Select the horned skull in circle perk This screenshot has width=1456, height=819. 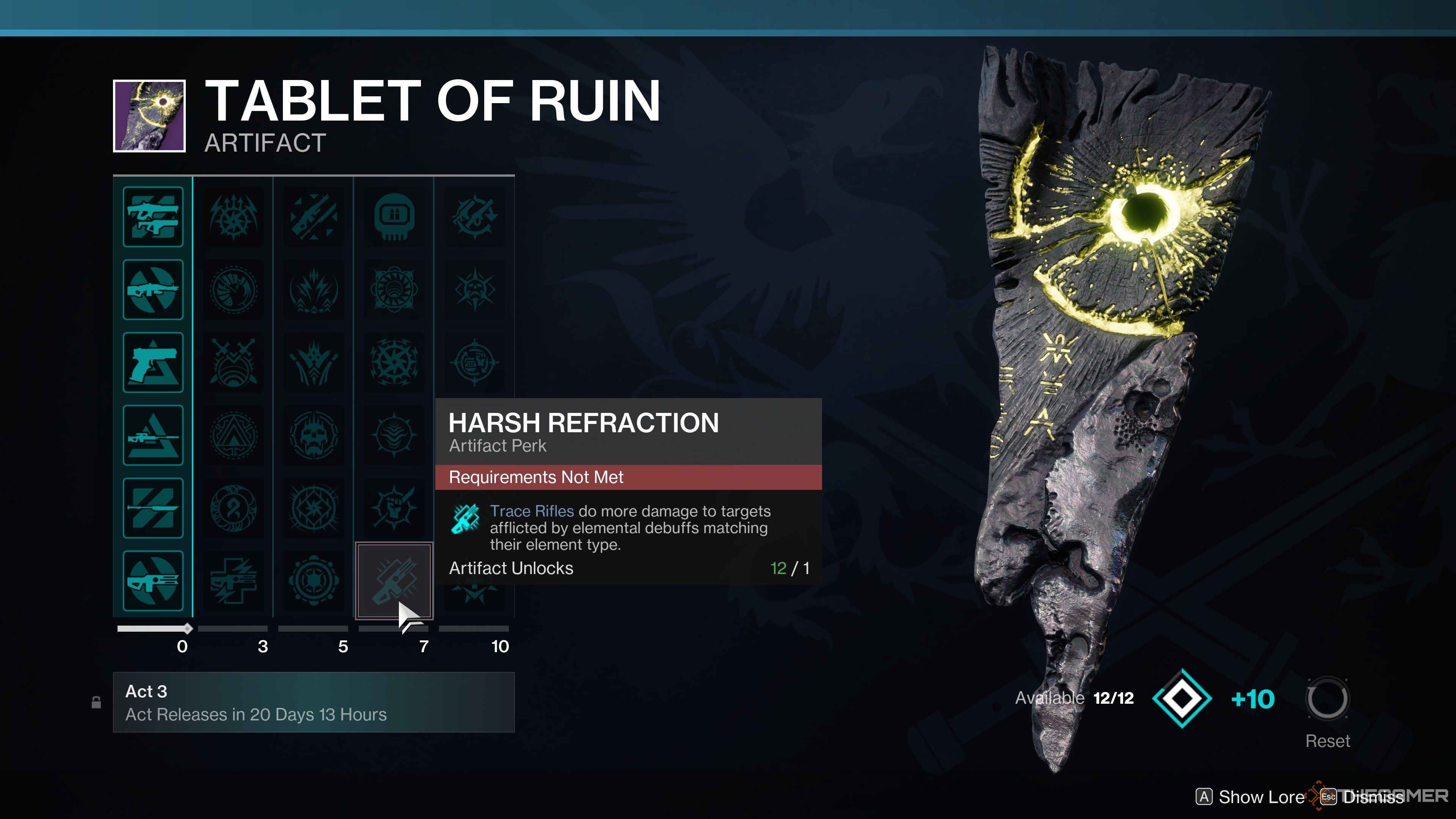coord(314,435)
